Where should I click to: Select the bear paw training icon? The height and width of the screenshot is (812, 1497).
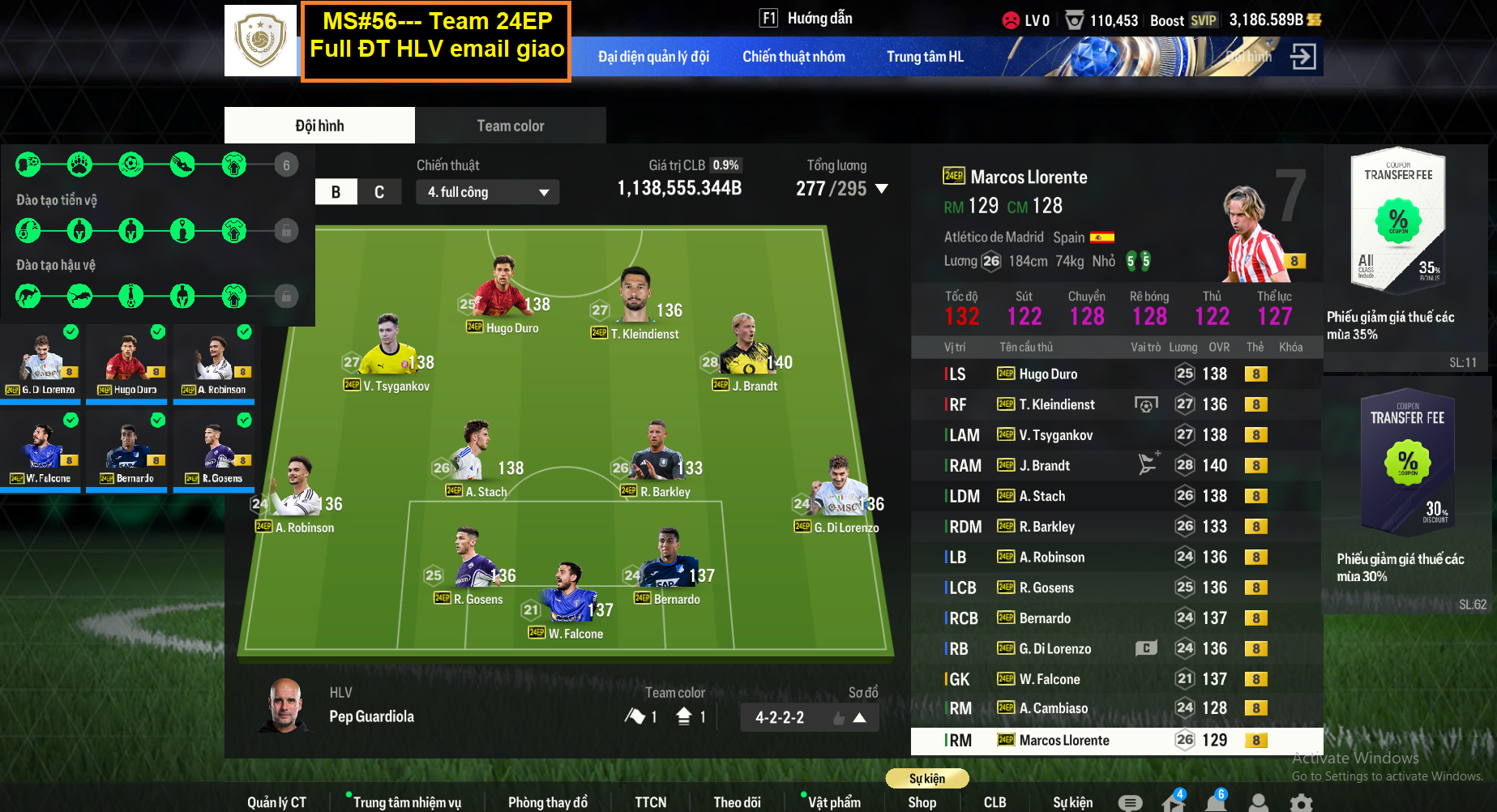click(x=79, y=165)
